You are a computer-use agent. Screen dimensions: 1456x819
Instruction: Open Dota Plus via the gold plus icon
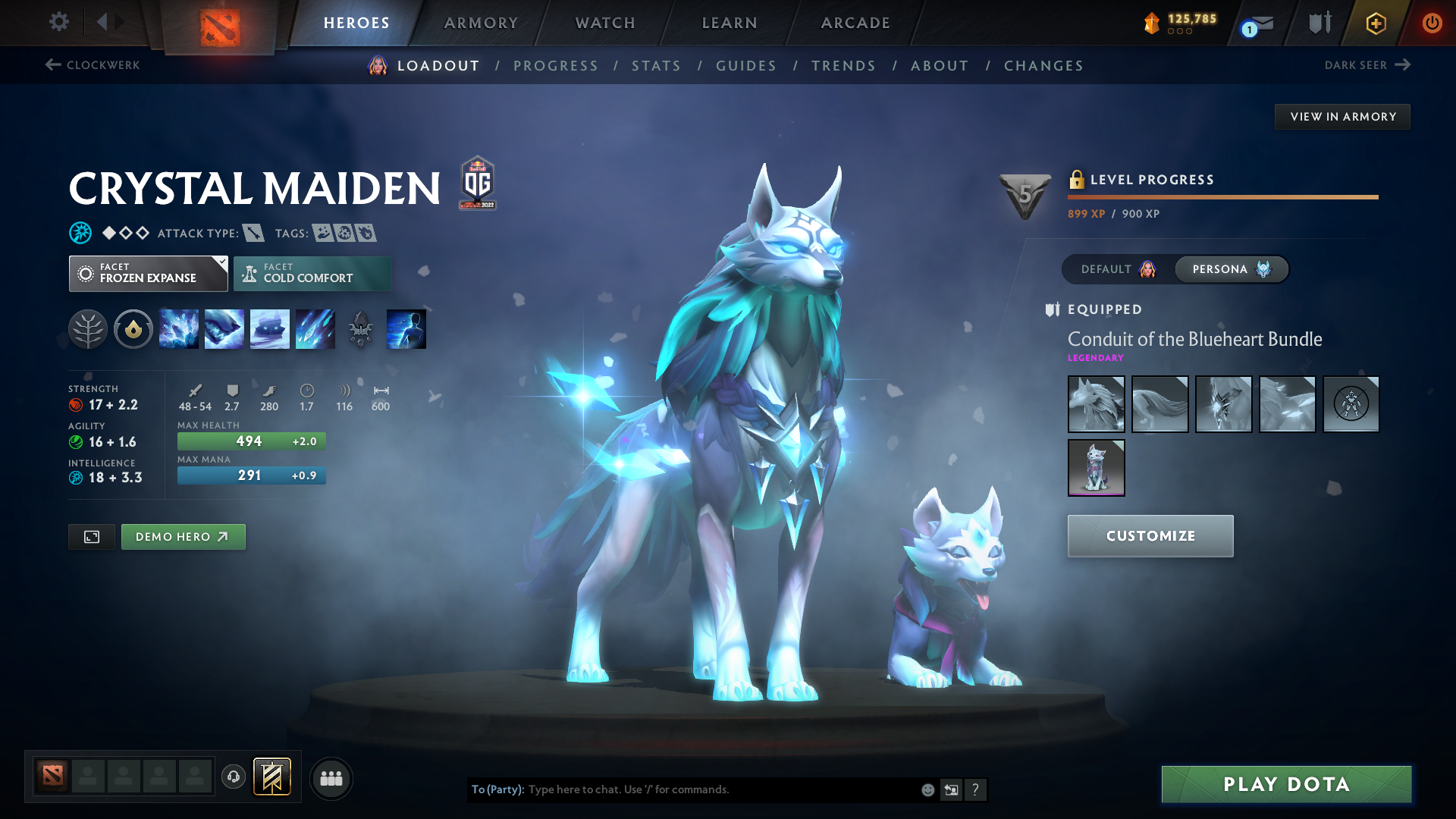coord(1375,23)
